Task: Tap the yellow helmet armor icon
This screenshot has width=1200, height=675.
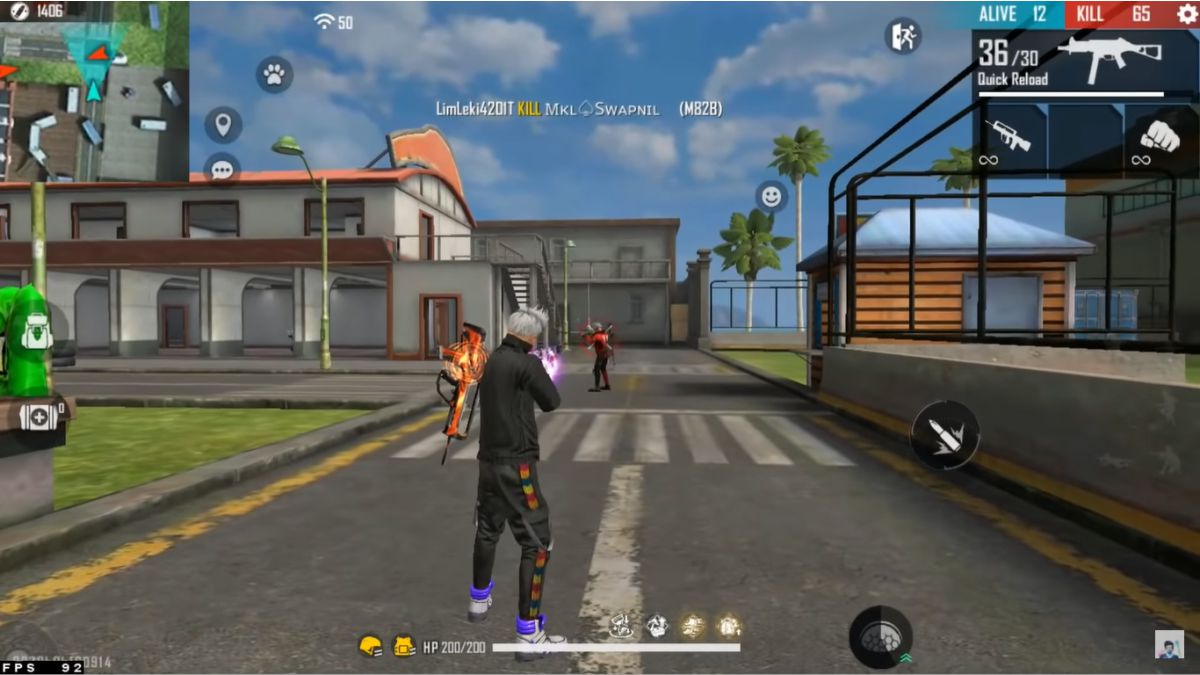Action: tap(371, 647)
